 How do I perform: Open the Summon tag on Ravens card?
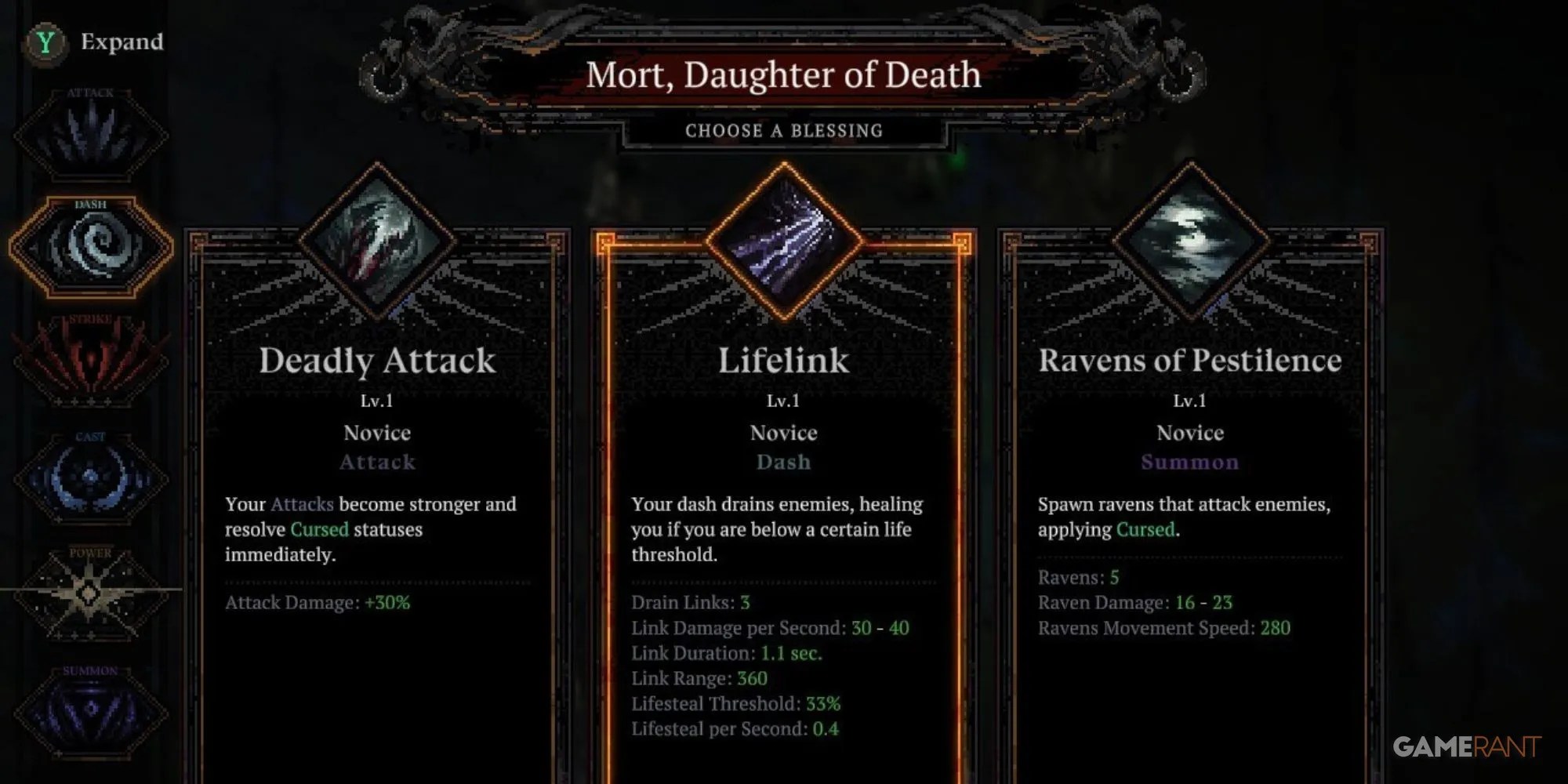point(1190,463)
